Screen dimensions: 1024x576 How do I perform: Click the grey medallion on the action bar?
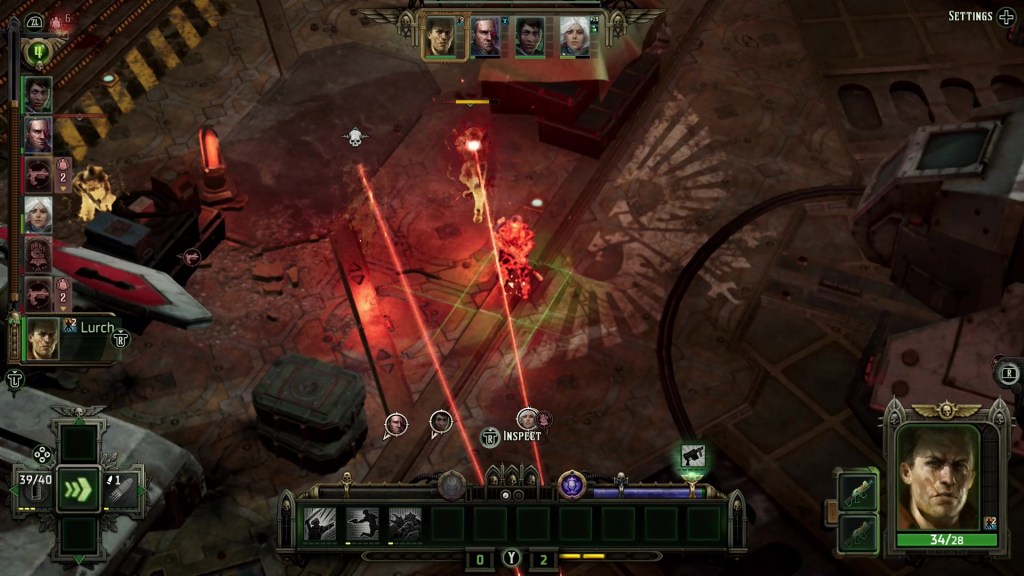click(x=452, y=486)
